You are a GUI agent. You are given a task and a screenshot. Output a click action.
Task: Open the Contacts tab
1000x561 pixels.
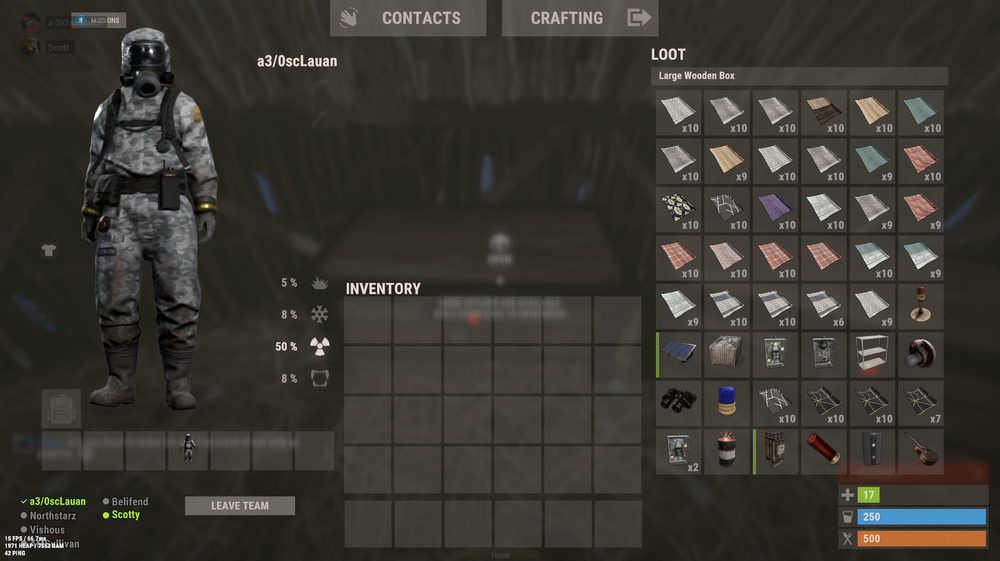[x=407, y=18]
